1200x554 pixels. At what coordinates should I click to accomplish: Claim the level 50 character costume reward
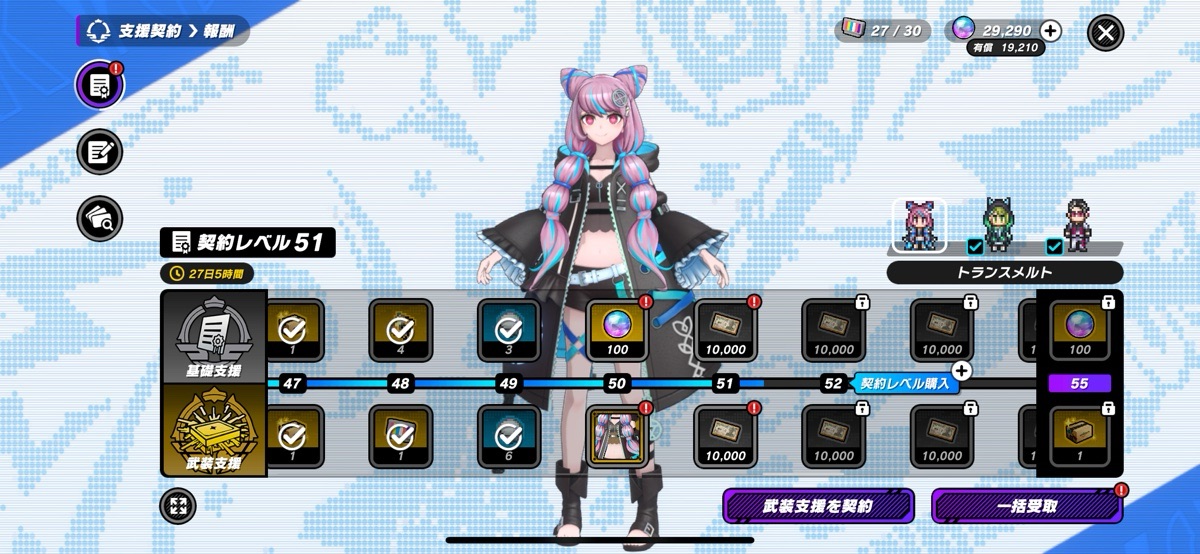point(617,436)
